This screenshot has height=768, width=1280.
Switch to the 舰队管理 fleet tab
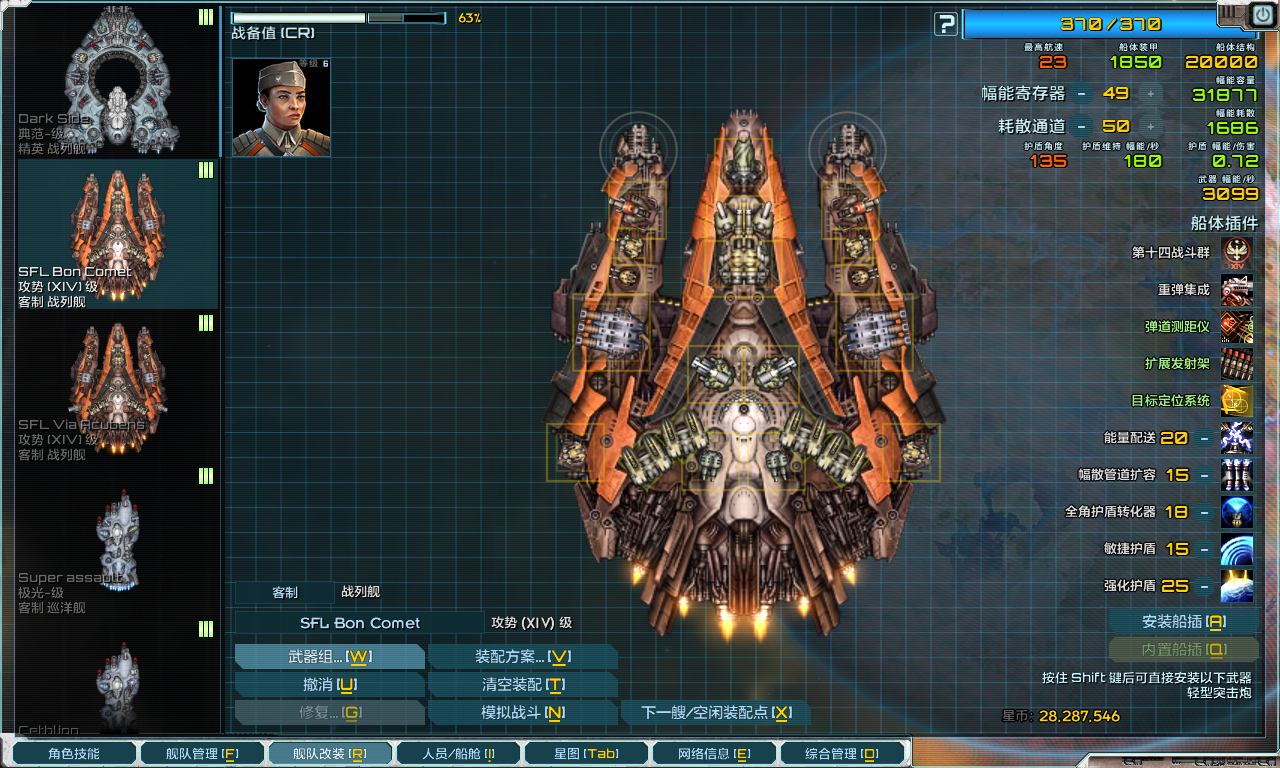click(x=202, y=754)
